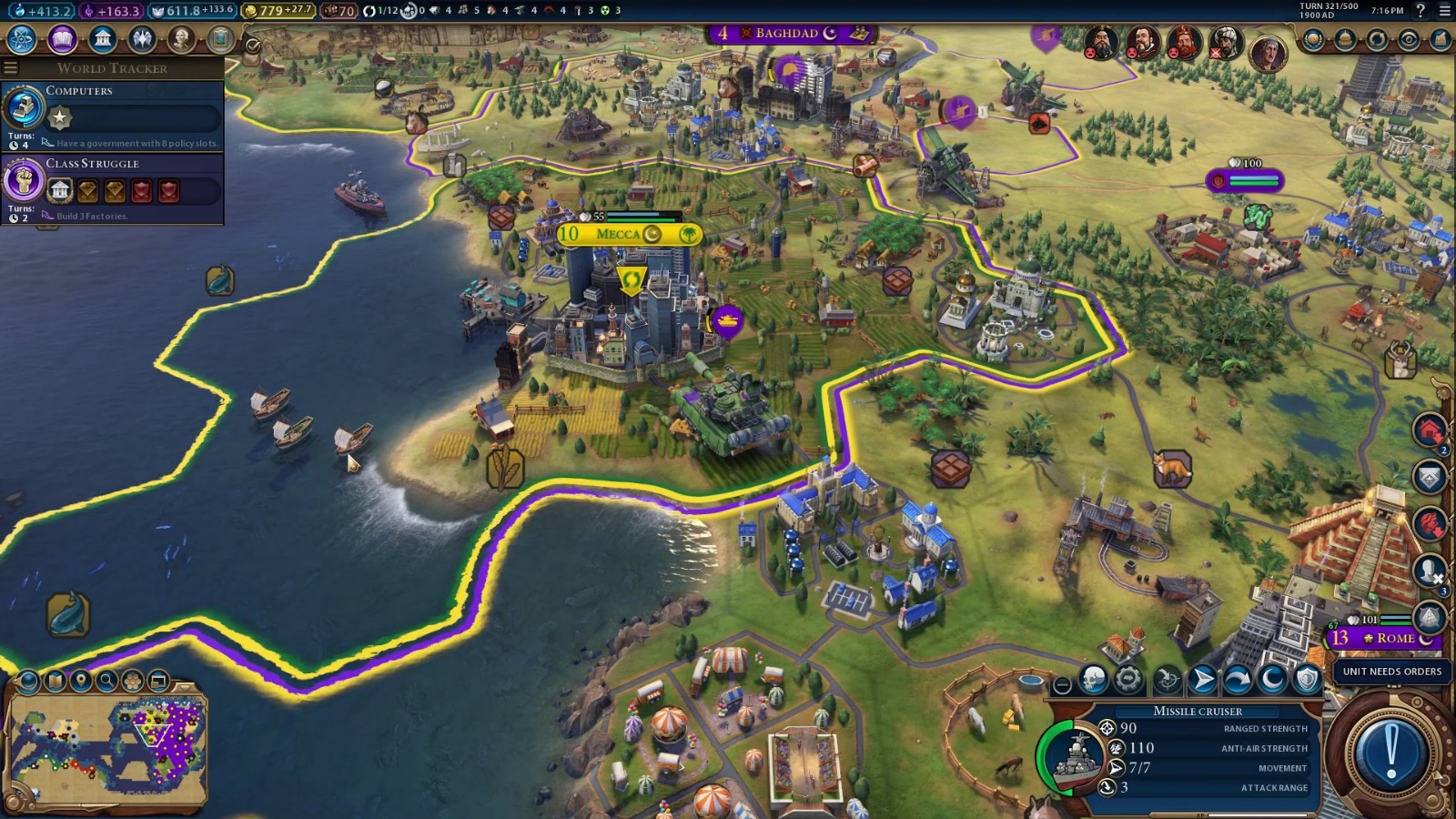The width and height of the screenshot is (1456, 819).
Task: Select the Baghdad city banner
Action: pyautogui.click(x=789, y=34)
